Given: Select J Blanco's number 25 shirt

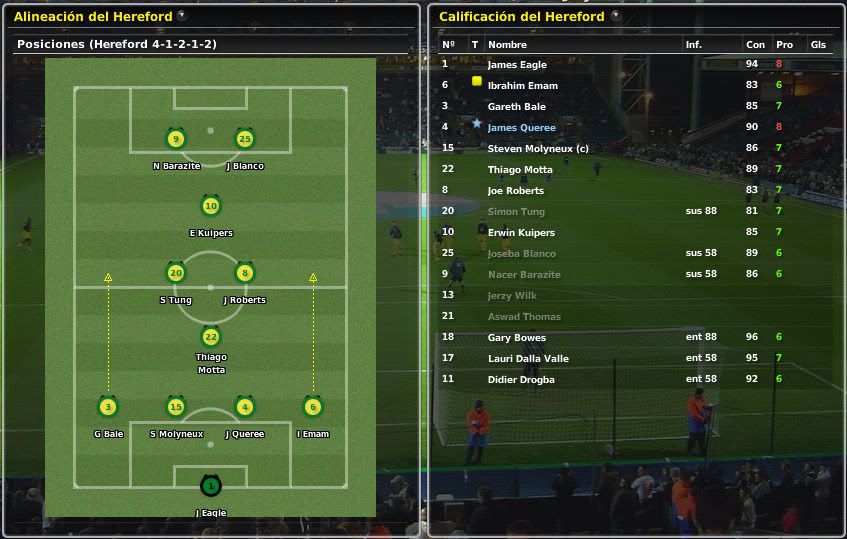Looking at the screenshot, I should [x=244, y=140].
